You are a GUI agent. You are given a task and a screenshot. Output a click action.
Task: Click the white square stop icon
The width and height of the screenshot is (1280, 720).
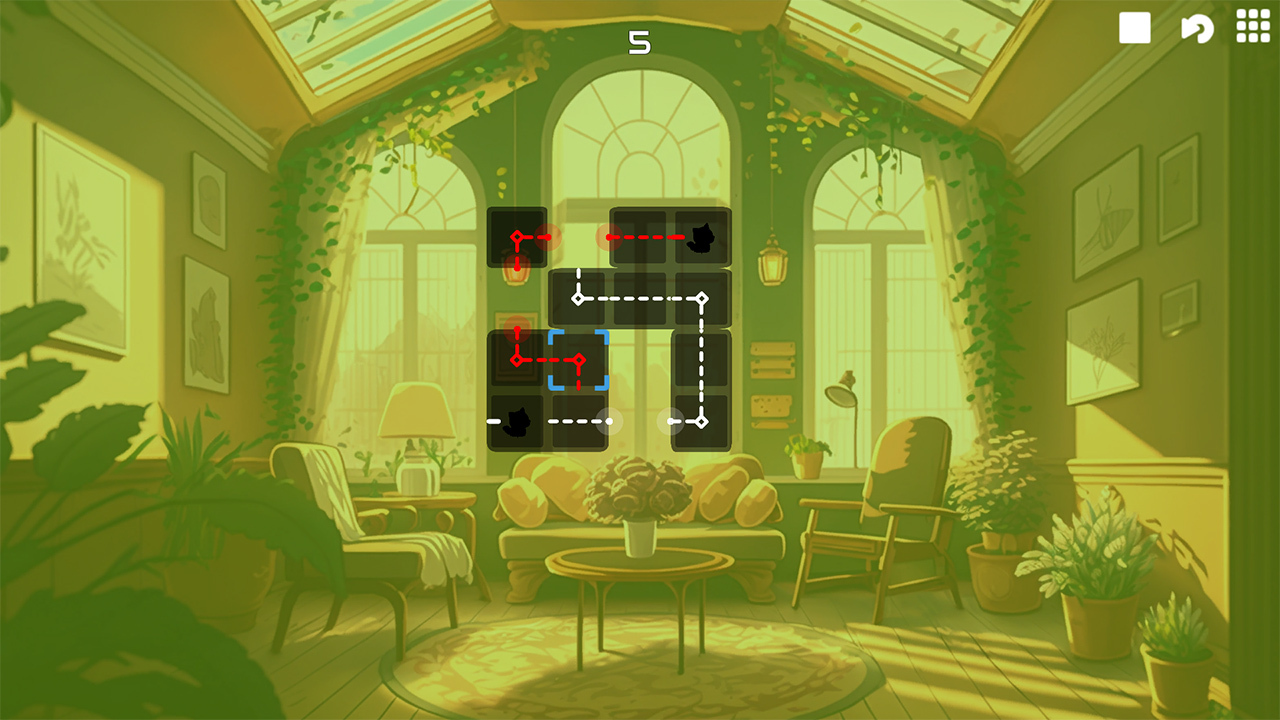(1135, 28)
